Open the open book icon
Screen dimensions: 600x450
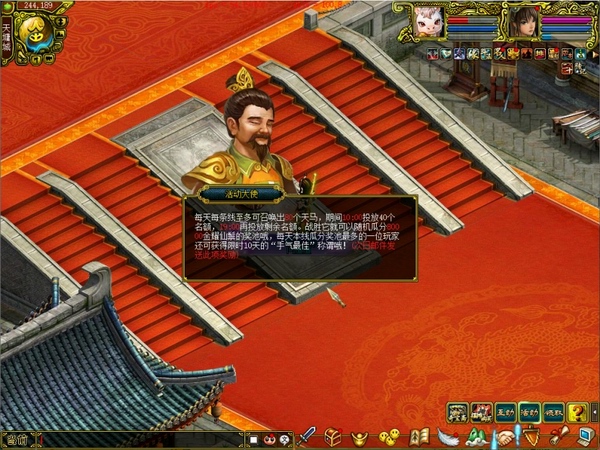click(419, 437)
